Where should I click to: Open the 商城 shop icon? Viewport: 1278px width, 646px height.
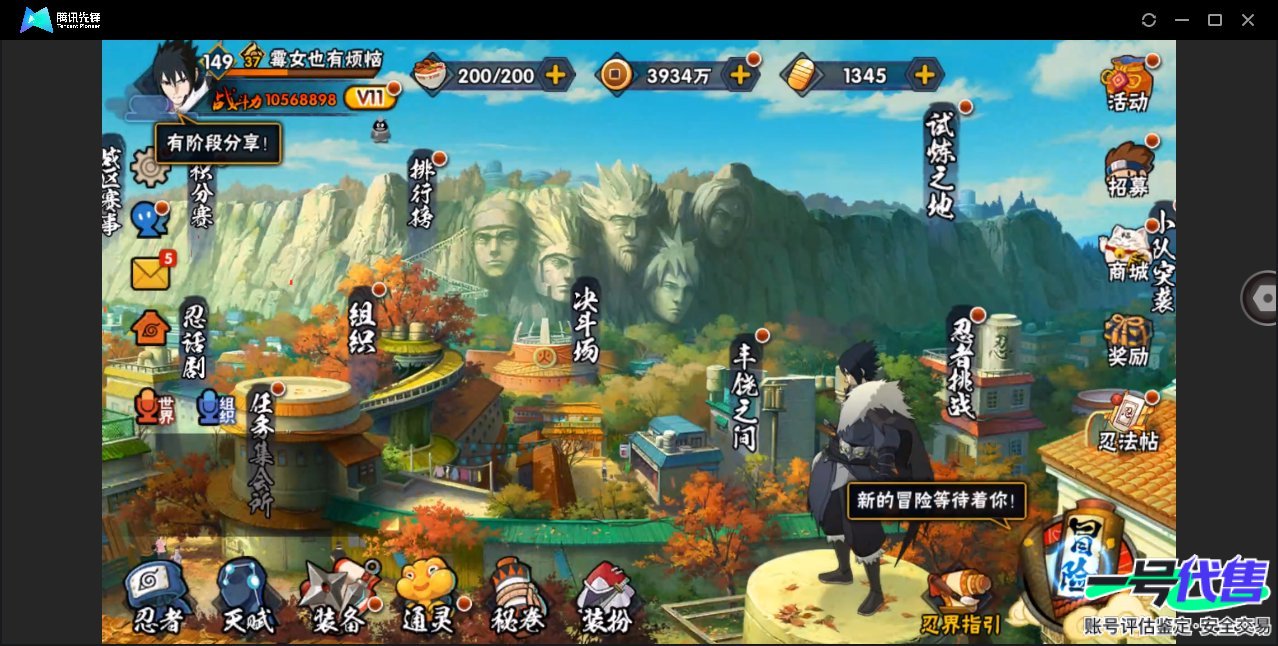click(1127, 253)
